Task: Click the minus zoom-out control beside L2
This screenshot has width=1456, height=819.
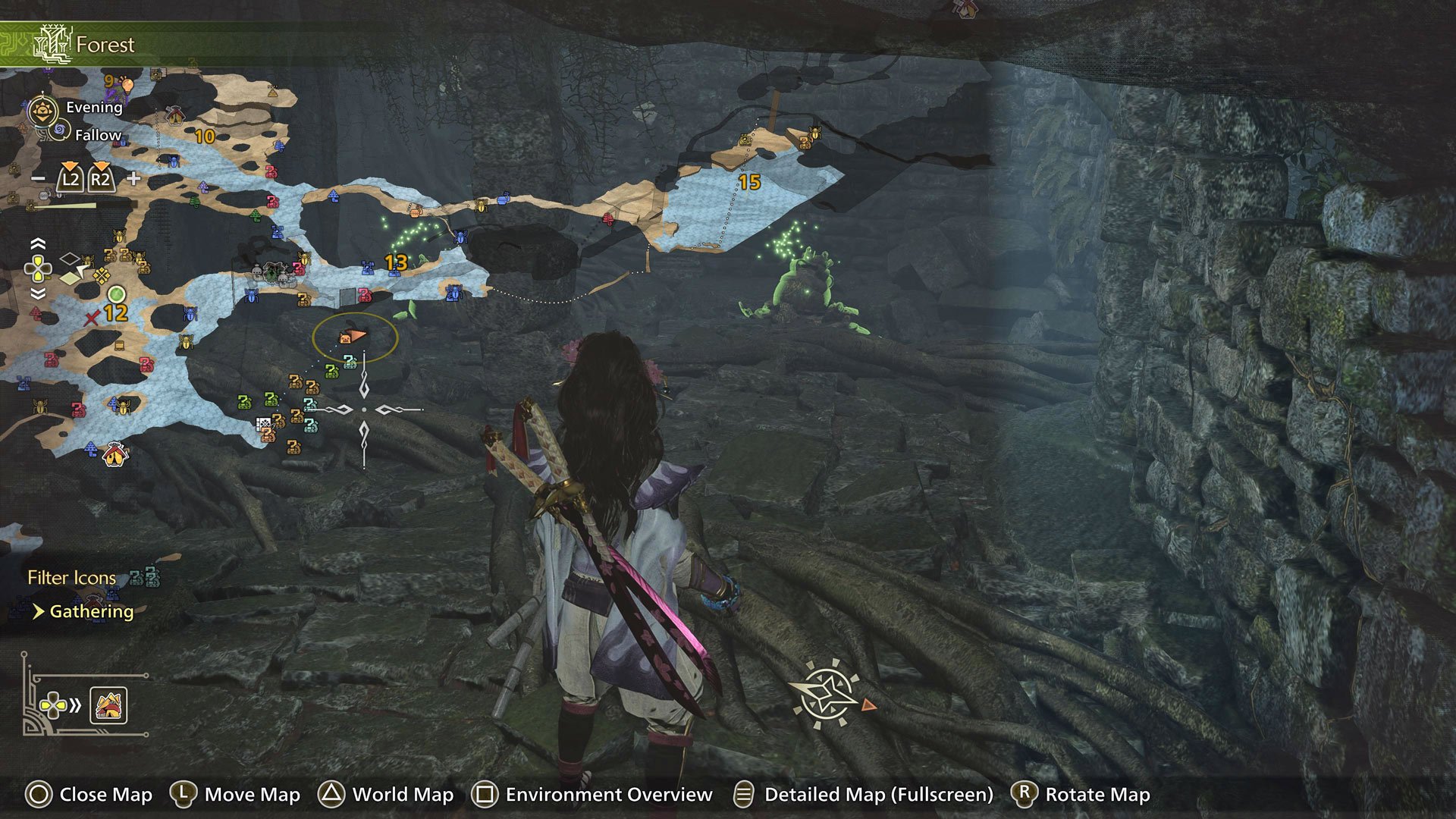Action: 37,178
